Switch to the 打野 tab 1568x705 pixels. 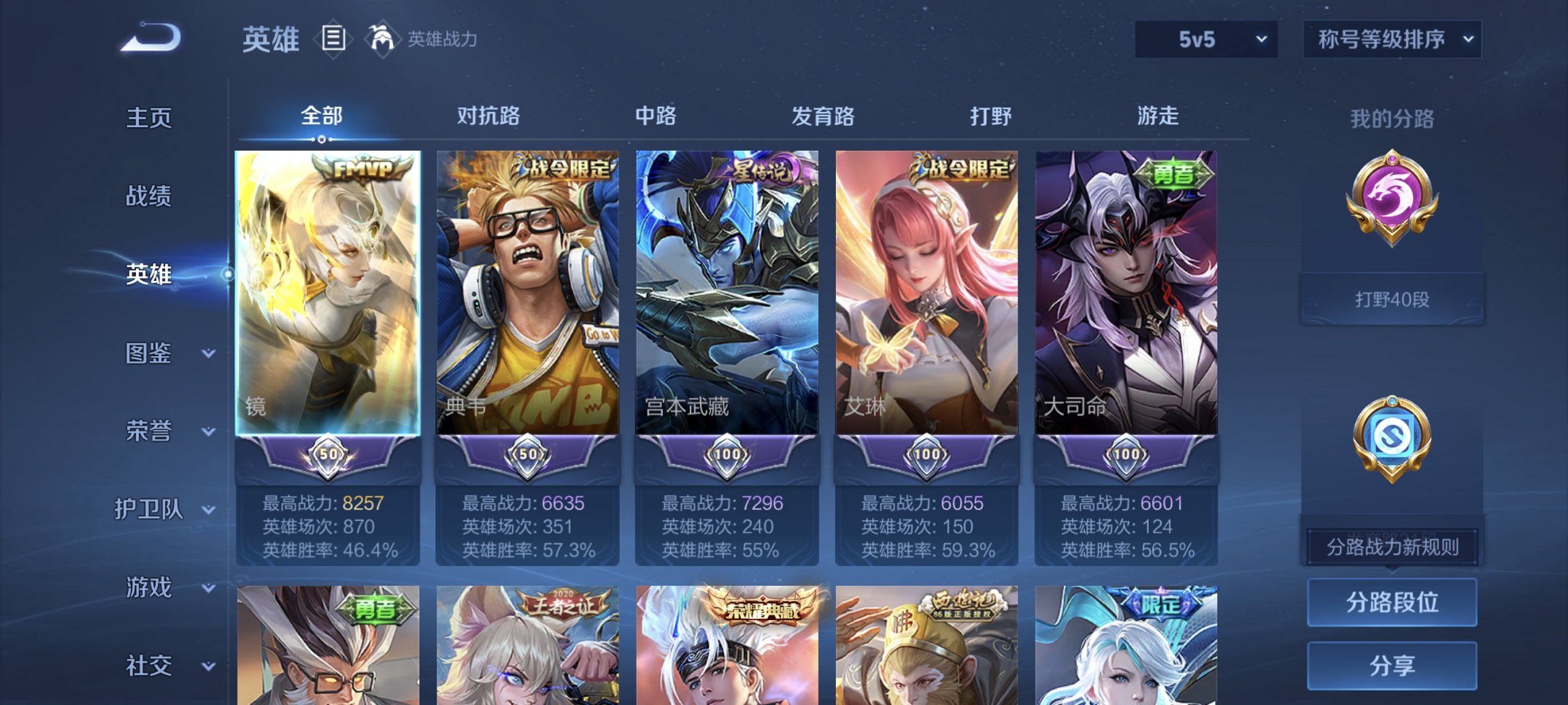991,117
